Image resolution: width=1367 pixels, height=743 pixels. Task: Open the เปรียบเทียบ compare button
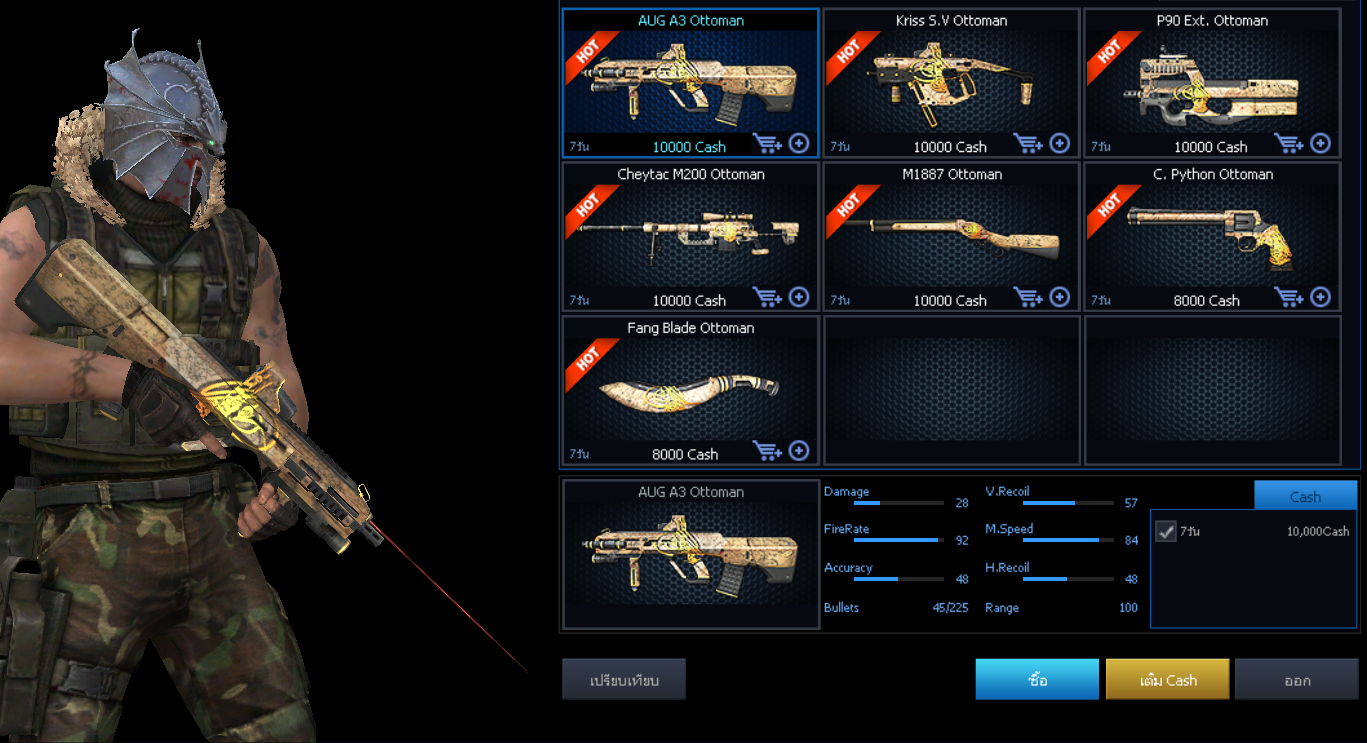click(x=623, y=679)
